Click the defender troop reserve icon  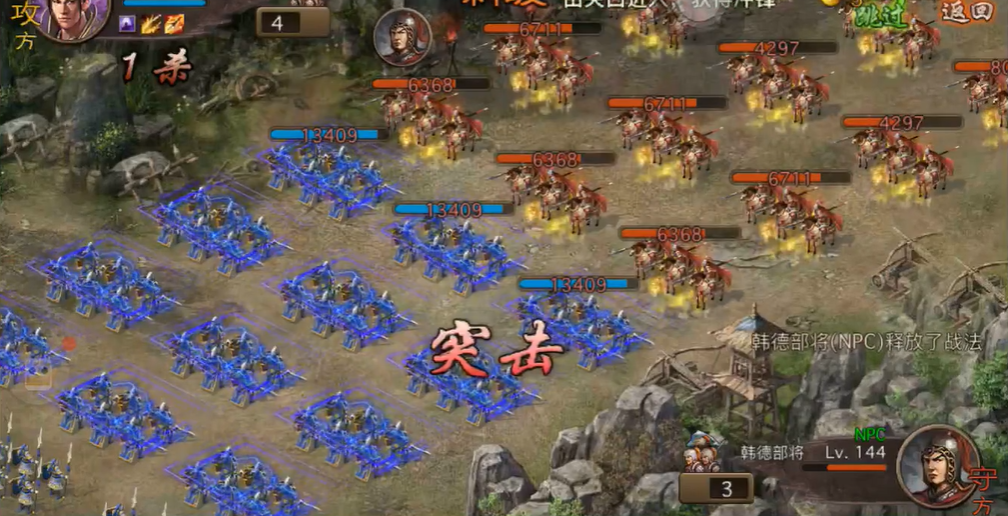pos(705,452)
